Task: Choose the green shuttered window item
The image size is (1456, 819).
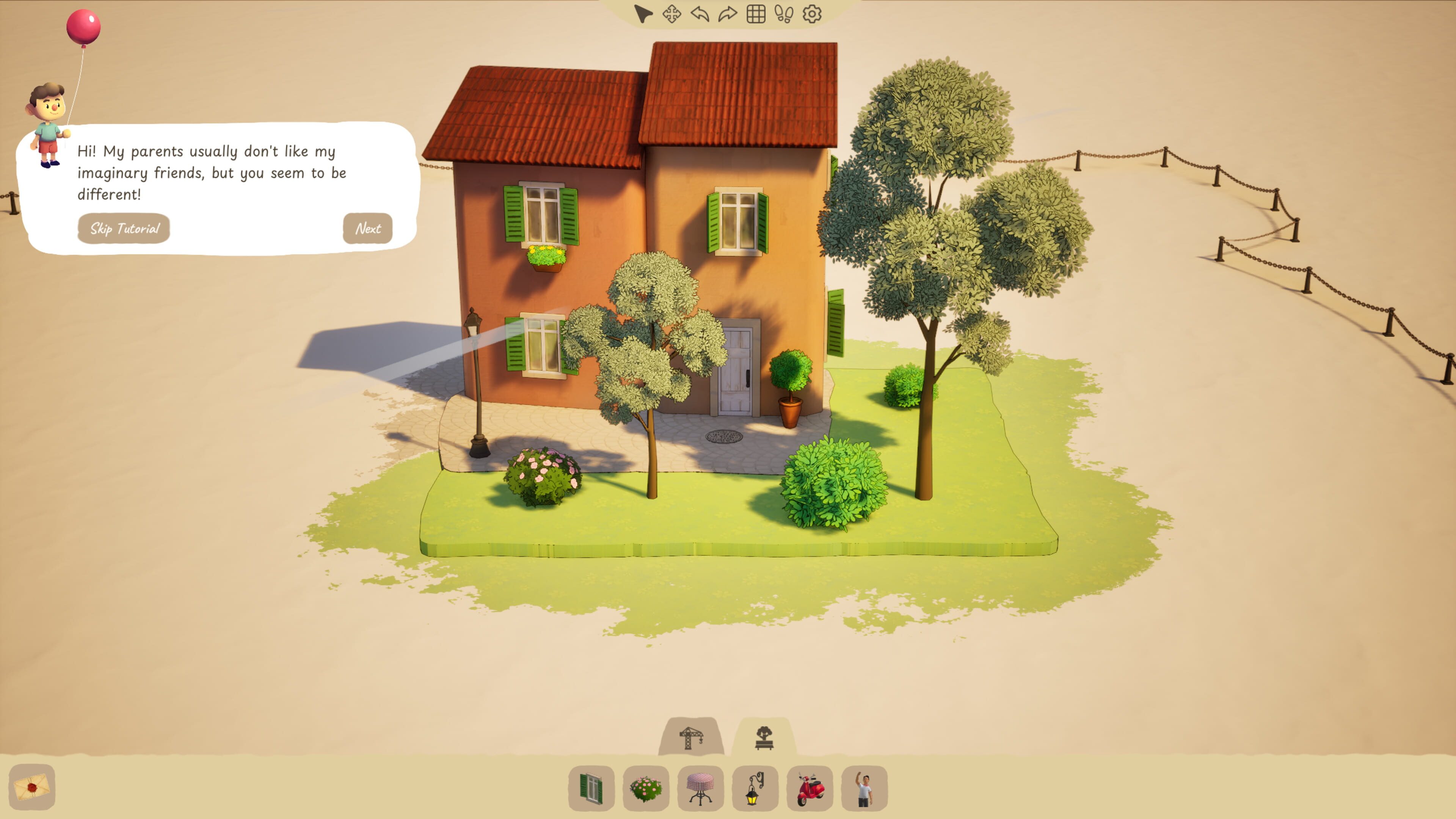Action: pos(591,788)
